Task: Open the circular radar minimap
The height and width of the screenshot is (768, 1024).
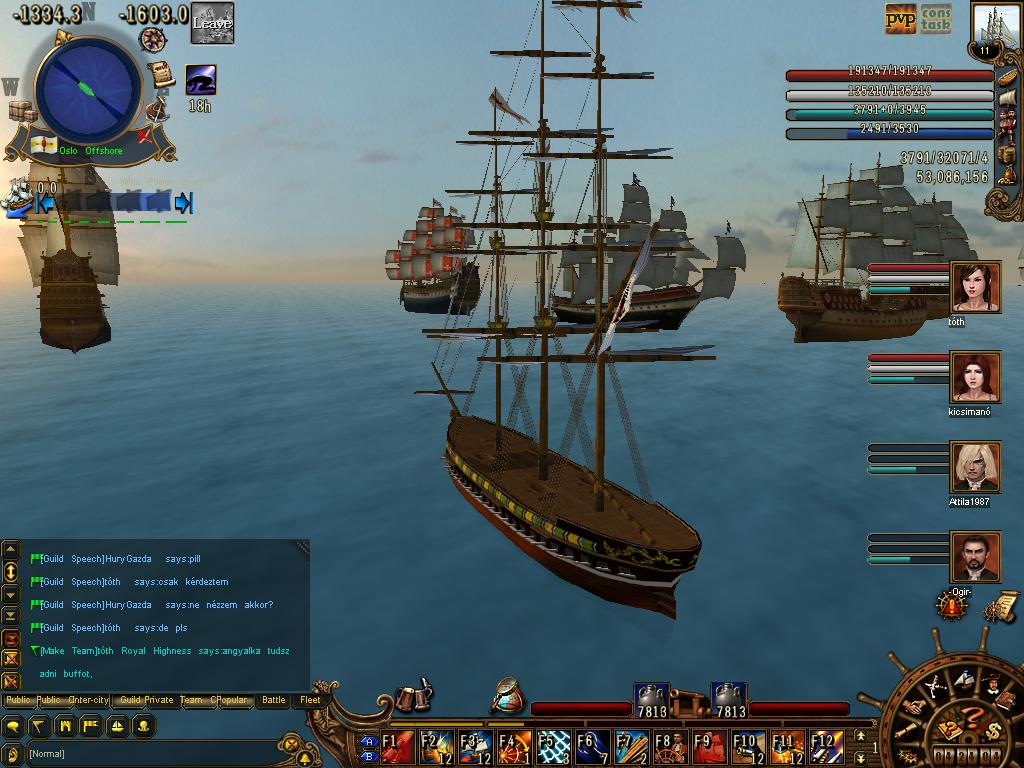Action: (x=88, y=90)
